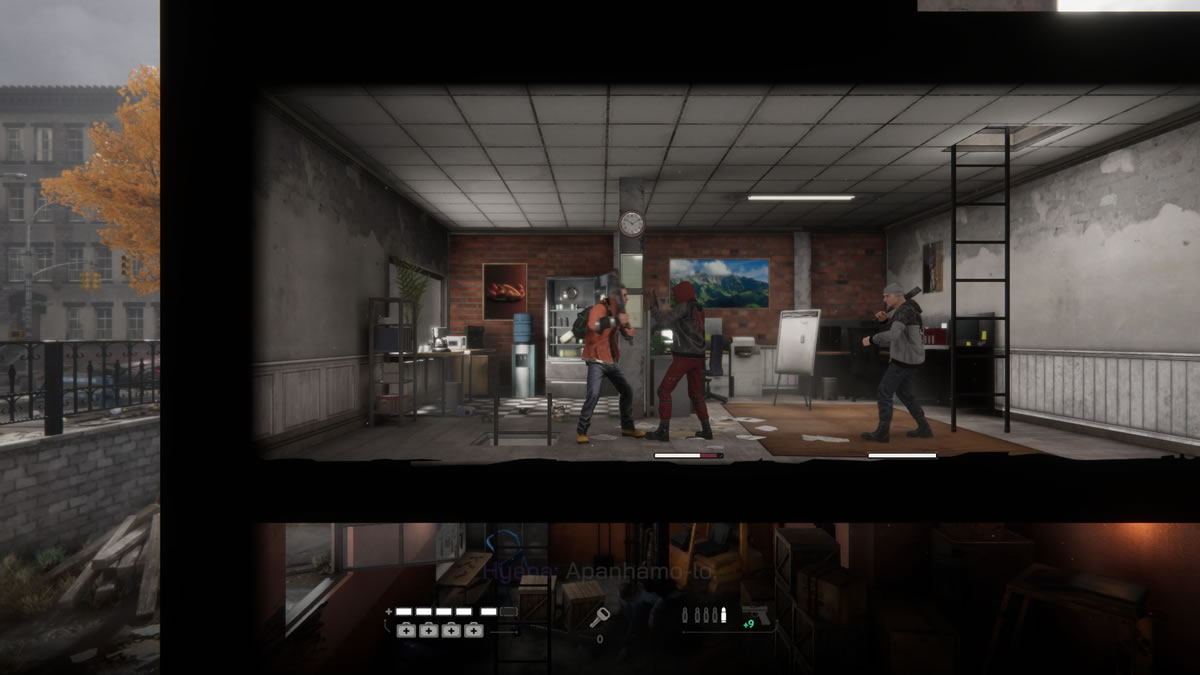Select the pistol weapon icon
This screenshot has height=675, width=1200.
point(758,613)
